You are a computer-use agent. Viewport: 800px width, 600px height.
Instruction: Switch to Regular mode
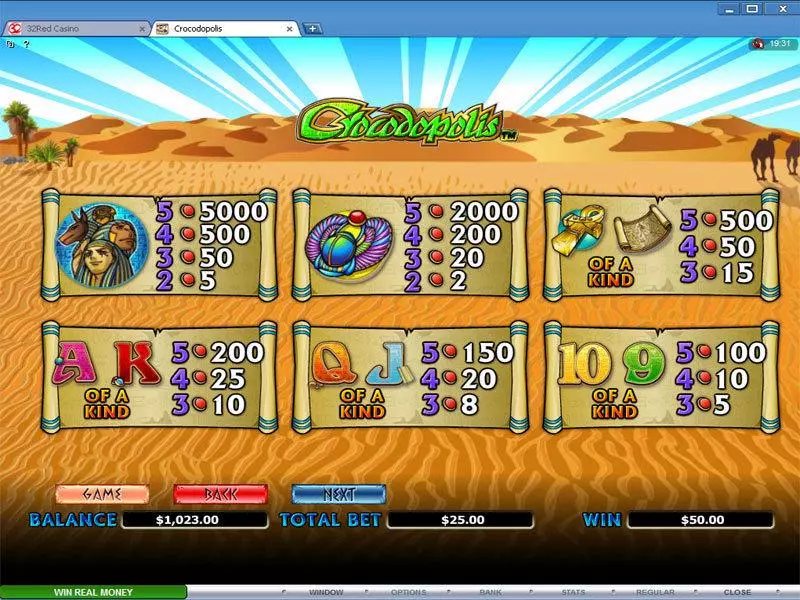pyautogui.click(x=656, y=592)
